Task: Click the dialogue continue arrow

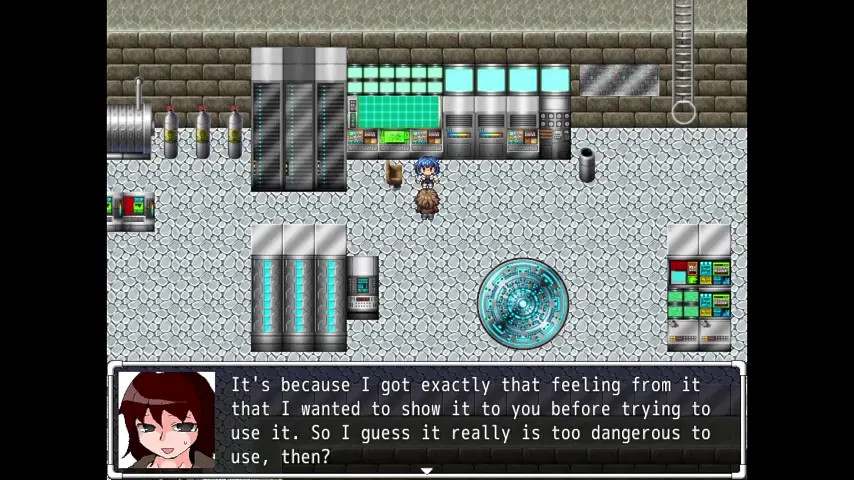Action: click(x=427, y=469)
